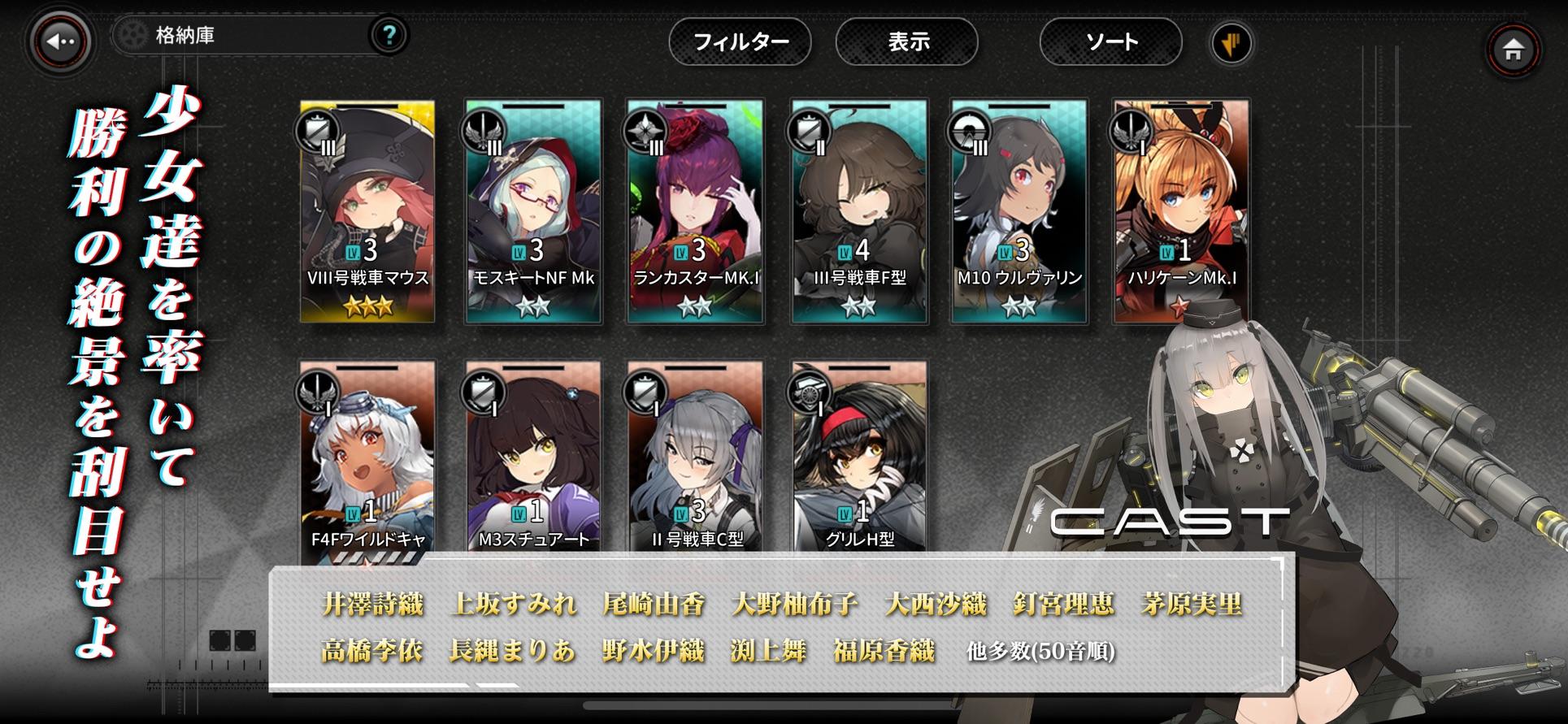Image resolution: width=1568 pixels, height=724 pixels.
Task: Open the 格納庫 help via the question mark icon
Action: [x=389, y=35]
